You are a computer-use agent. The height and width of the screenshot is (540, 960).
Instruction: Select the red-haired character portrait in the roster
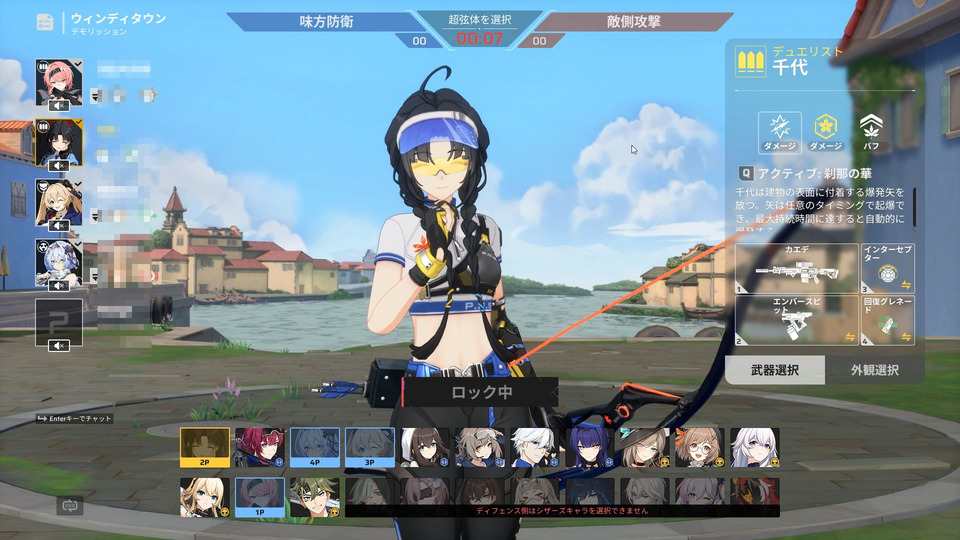[259, 448]
